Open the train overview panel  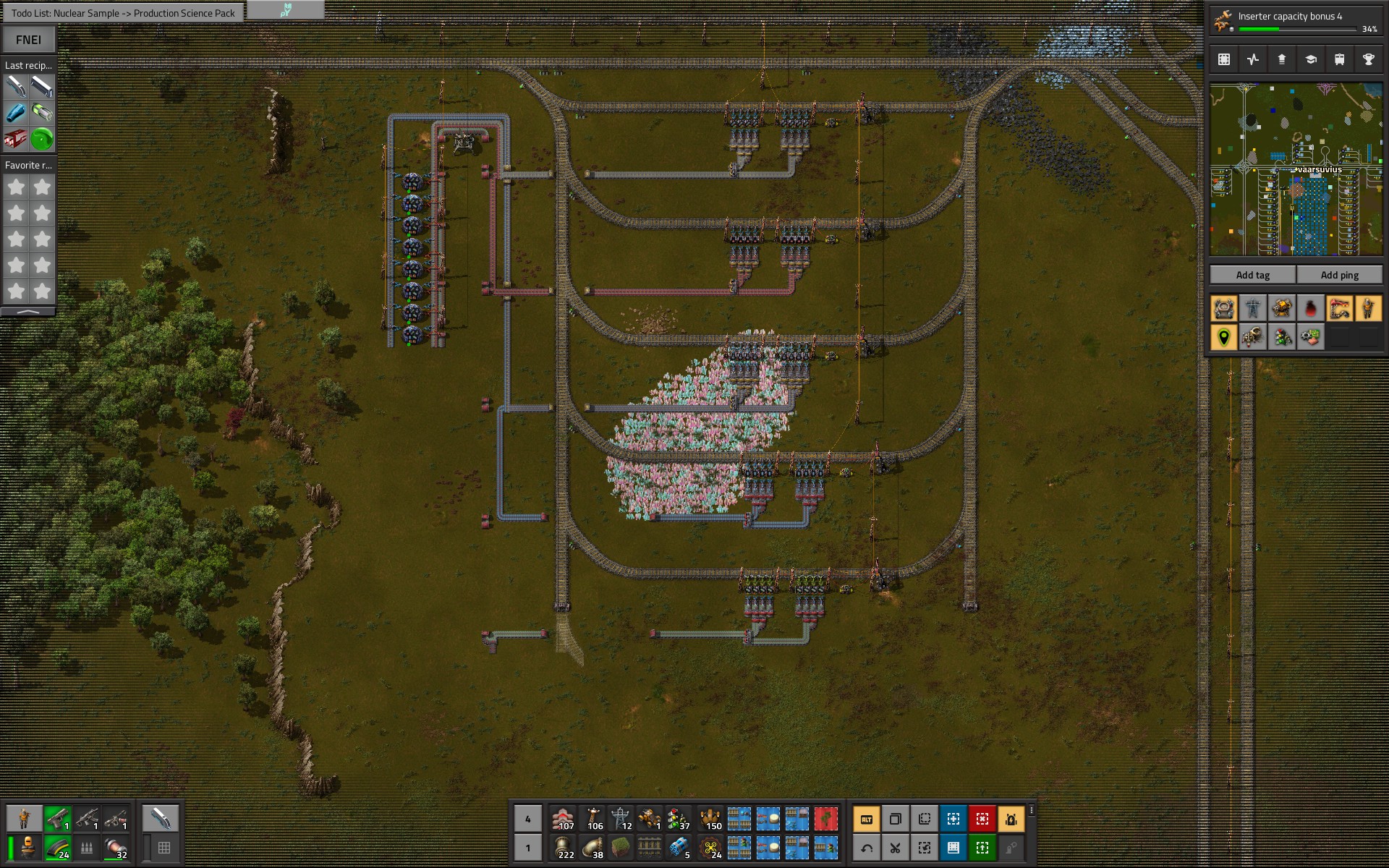1340,59
